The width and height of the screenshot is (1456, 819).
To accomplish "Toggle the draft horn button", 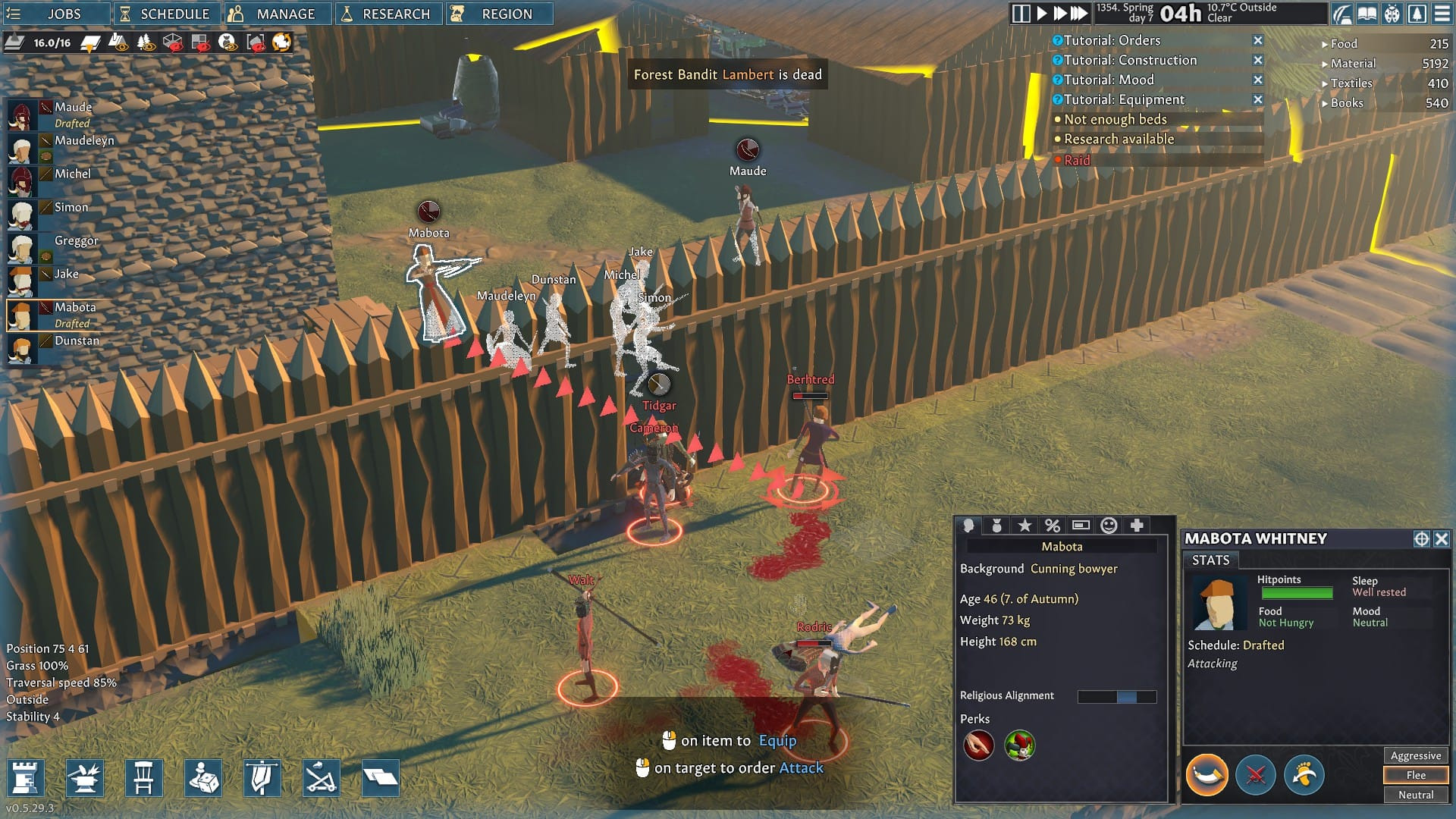I will pyautogui.click(x=1207, y=775).
